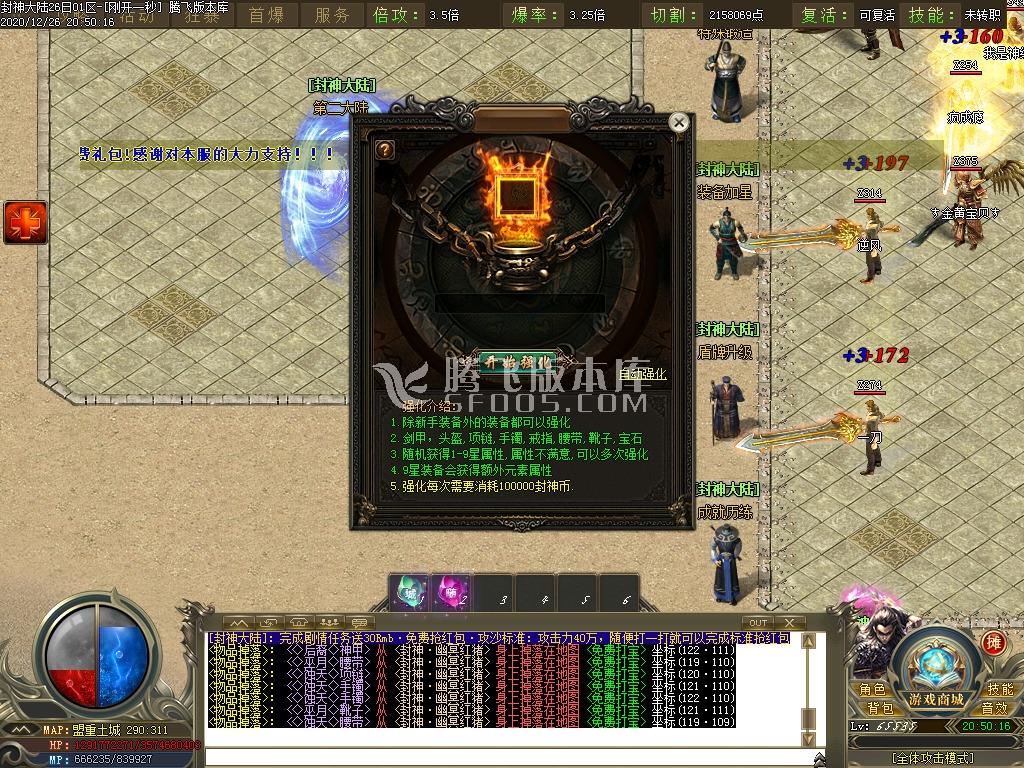Open the 首爆 tab in top bar

(266, 15)
